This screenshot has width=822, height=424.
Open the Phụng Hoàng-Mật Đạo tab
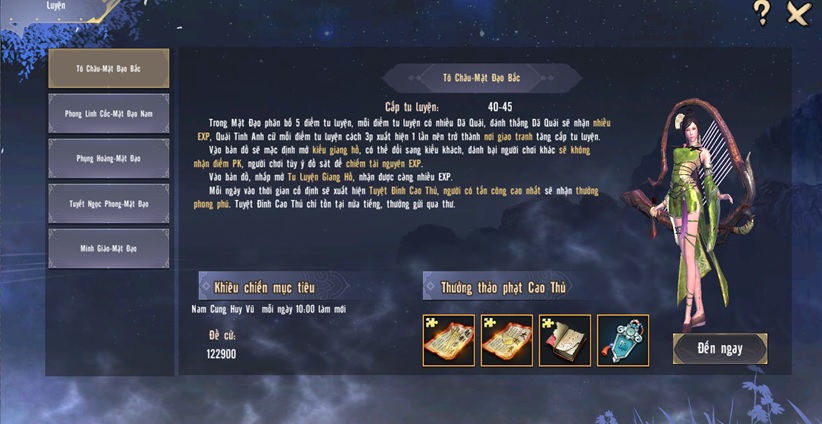tap(109, 158)
